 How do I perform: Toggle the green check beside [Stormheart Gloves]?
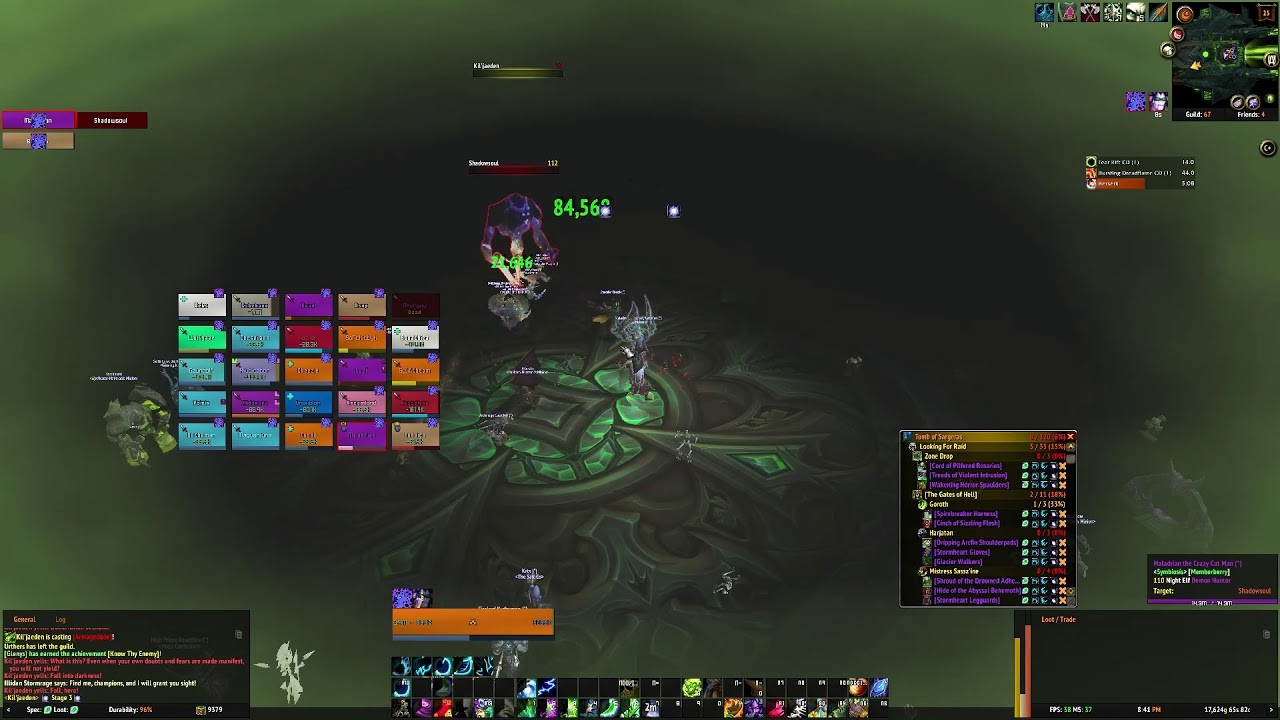tap(1025, 551)
